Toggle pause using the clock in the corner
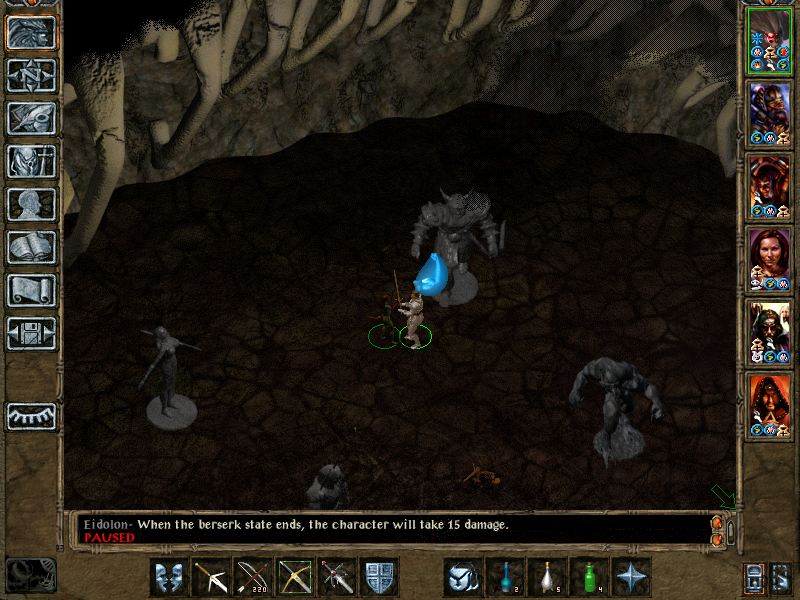 (30, 575)
